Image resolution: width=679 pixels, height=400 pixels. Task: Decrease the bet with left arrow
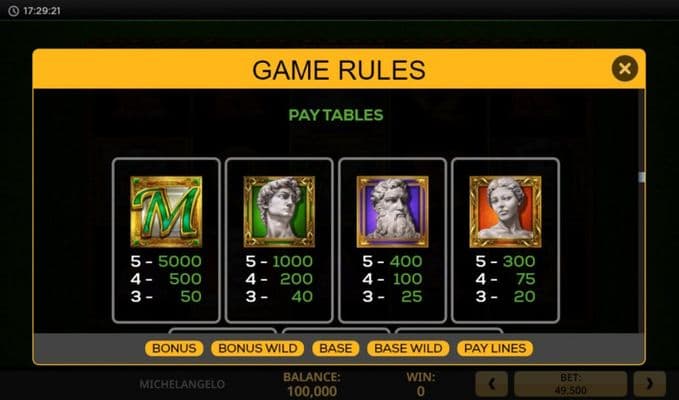[x=491, y=384]
